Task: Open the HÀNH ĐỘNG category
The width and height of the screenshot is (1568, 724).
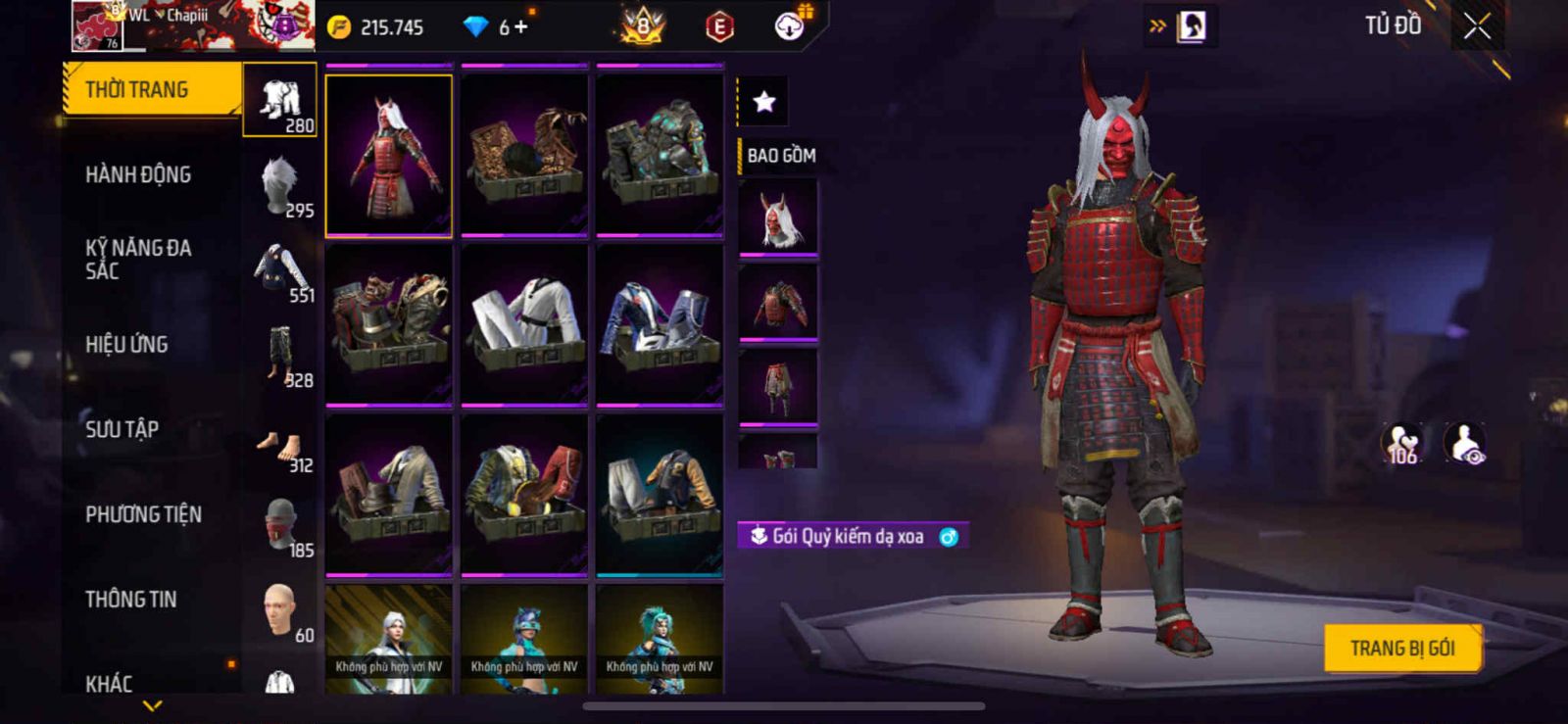Action: 138,175
